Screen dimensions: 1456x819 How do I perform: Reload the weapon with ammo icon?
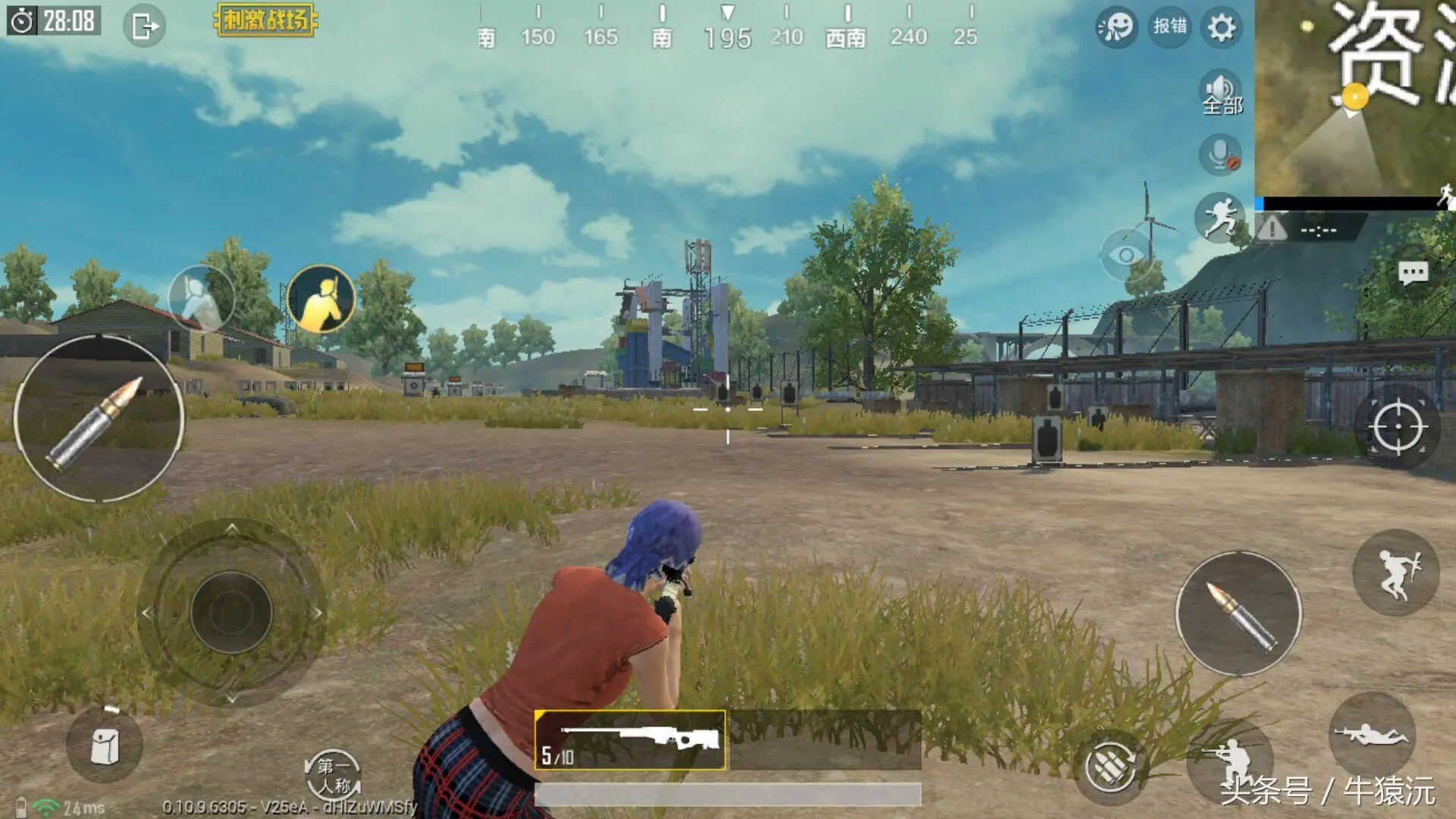coord(1110,767)
